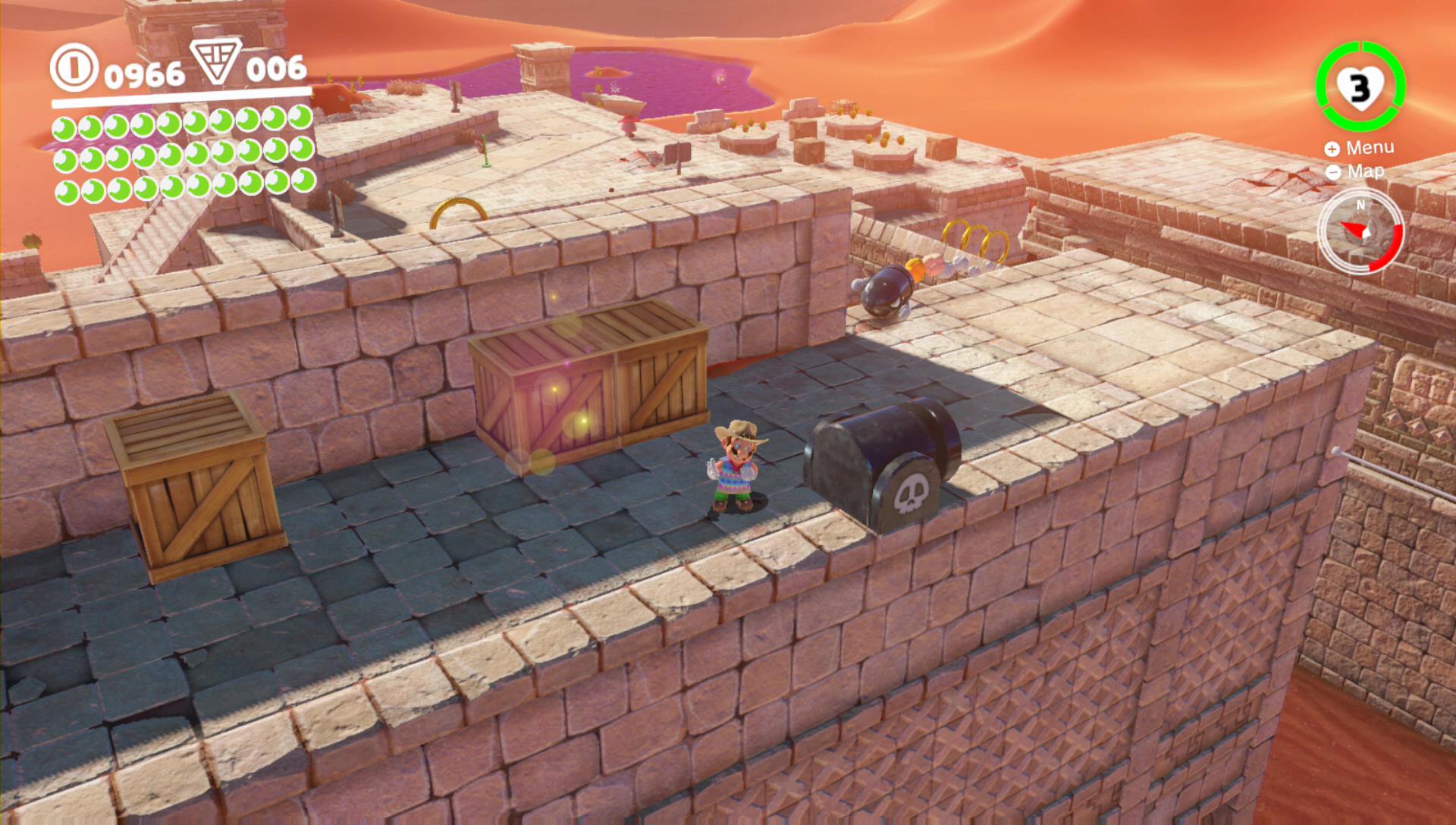Click the compass minimap
Image resolution: width=1456 pixels, height=825 pixels.
tap(1360, 231)
